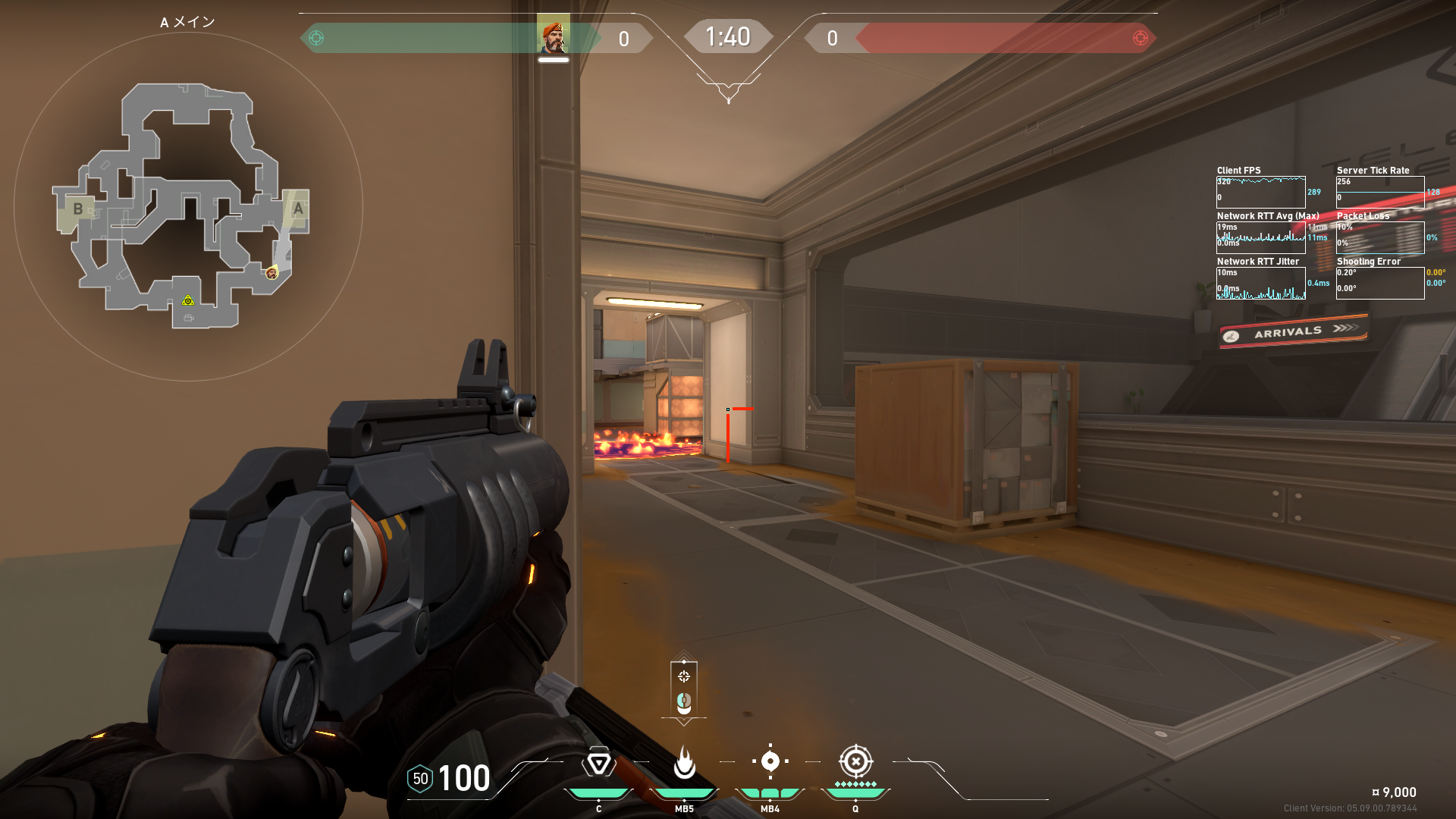Click the Client FPS performance graph
This screenshot has height=819, width=1456.
(1260, 193)
